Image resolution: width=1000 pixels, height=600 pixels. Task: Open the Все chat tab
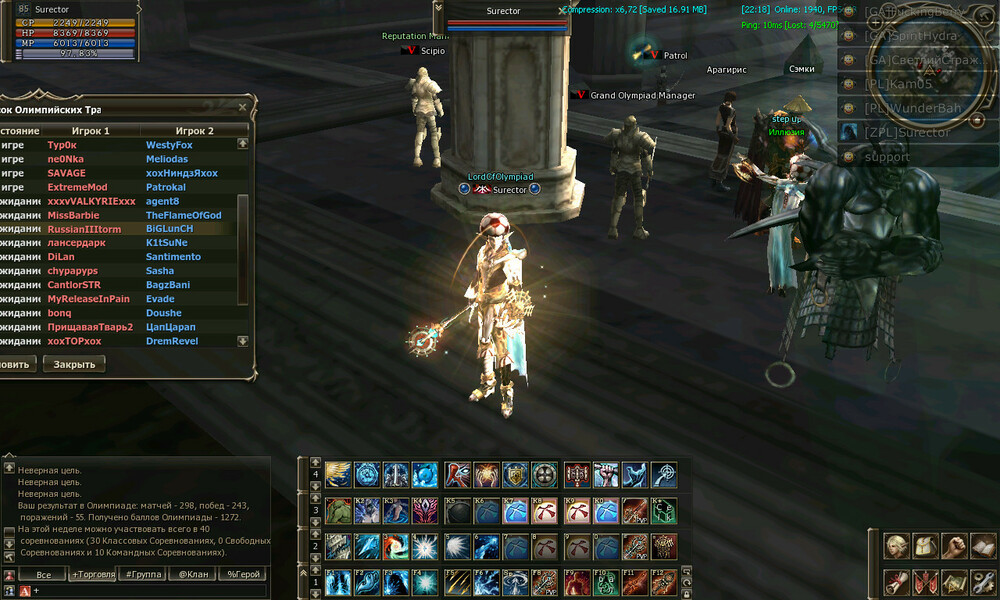coord(43,575)
